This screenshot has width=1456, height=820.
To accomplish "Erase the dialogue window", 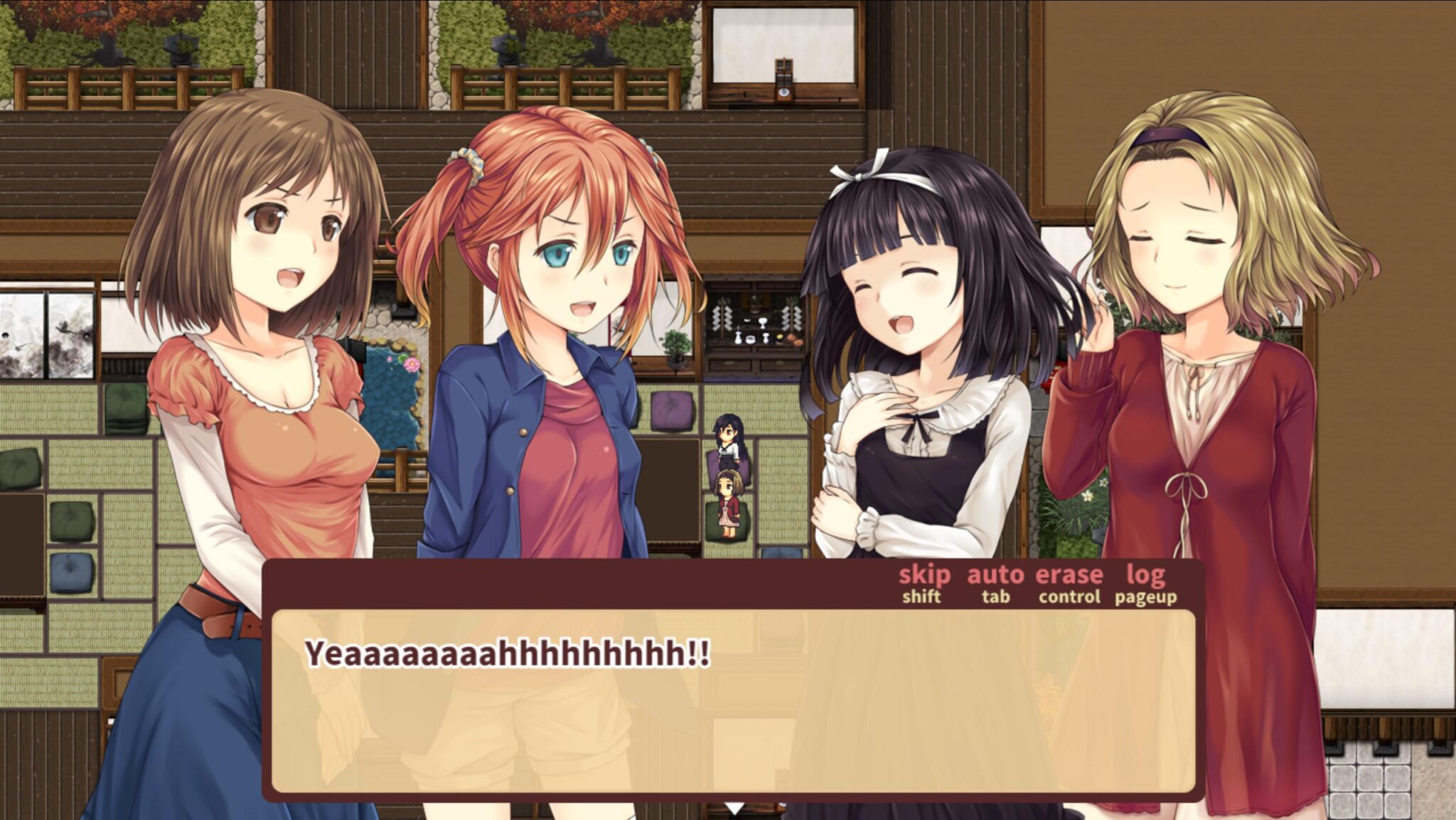I will [1069, 575].
